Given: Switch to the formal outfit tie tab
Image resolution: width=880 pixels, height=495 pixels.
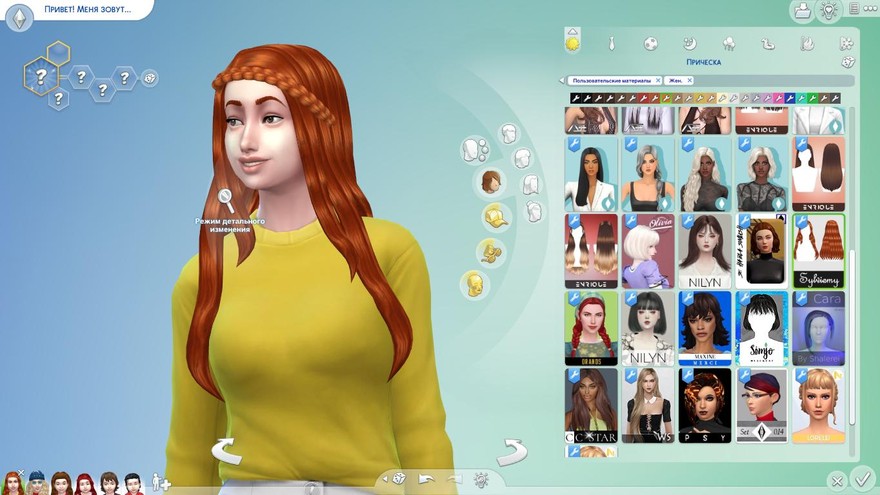Looking at the screenshot, I should [612, 44].
